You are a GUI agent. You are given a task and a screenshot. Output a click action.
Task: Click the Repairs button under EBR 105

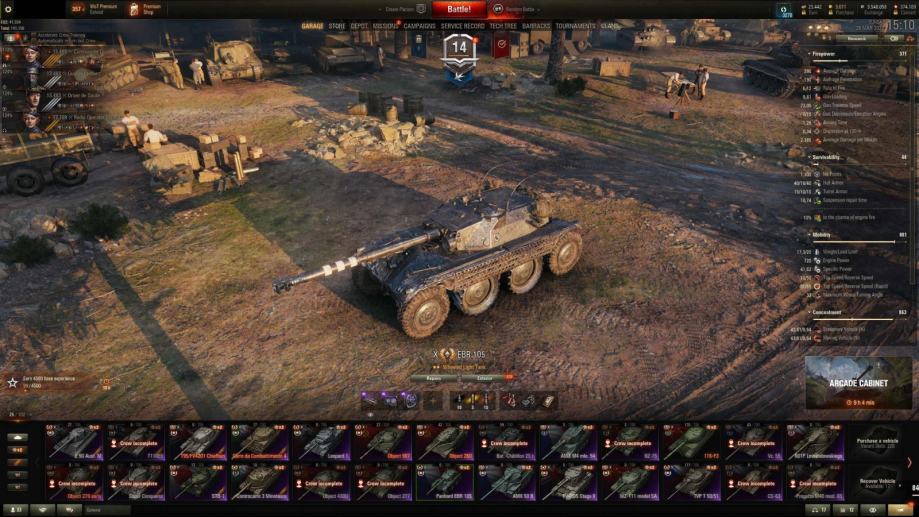tap(432, 378)
